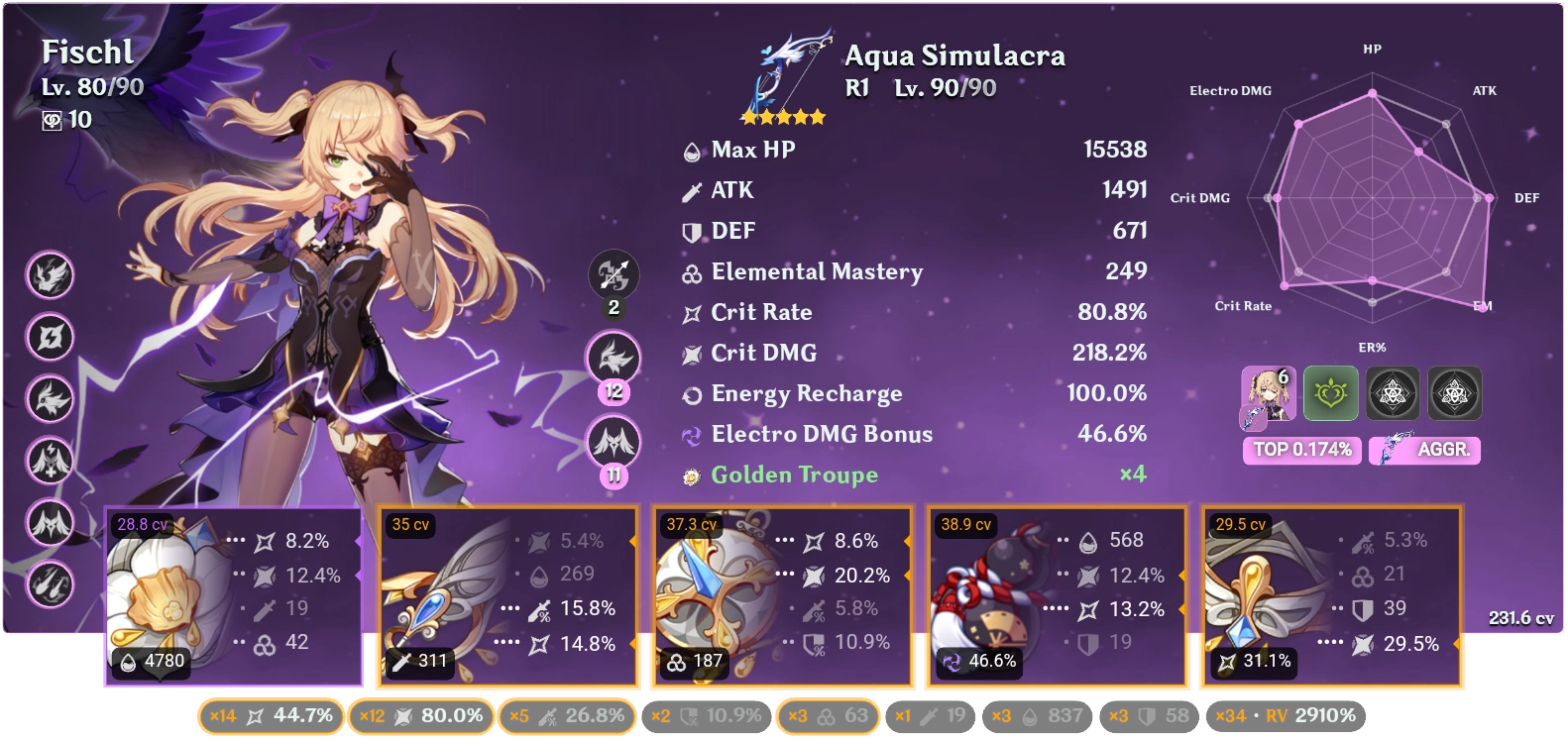Screen dimensions: 1568x740
Task: Expand the Golden Troupe set details
Action: tap(793, 475)
